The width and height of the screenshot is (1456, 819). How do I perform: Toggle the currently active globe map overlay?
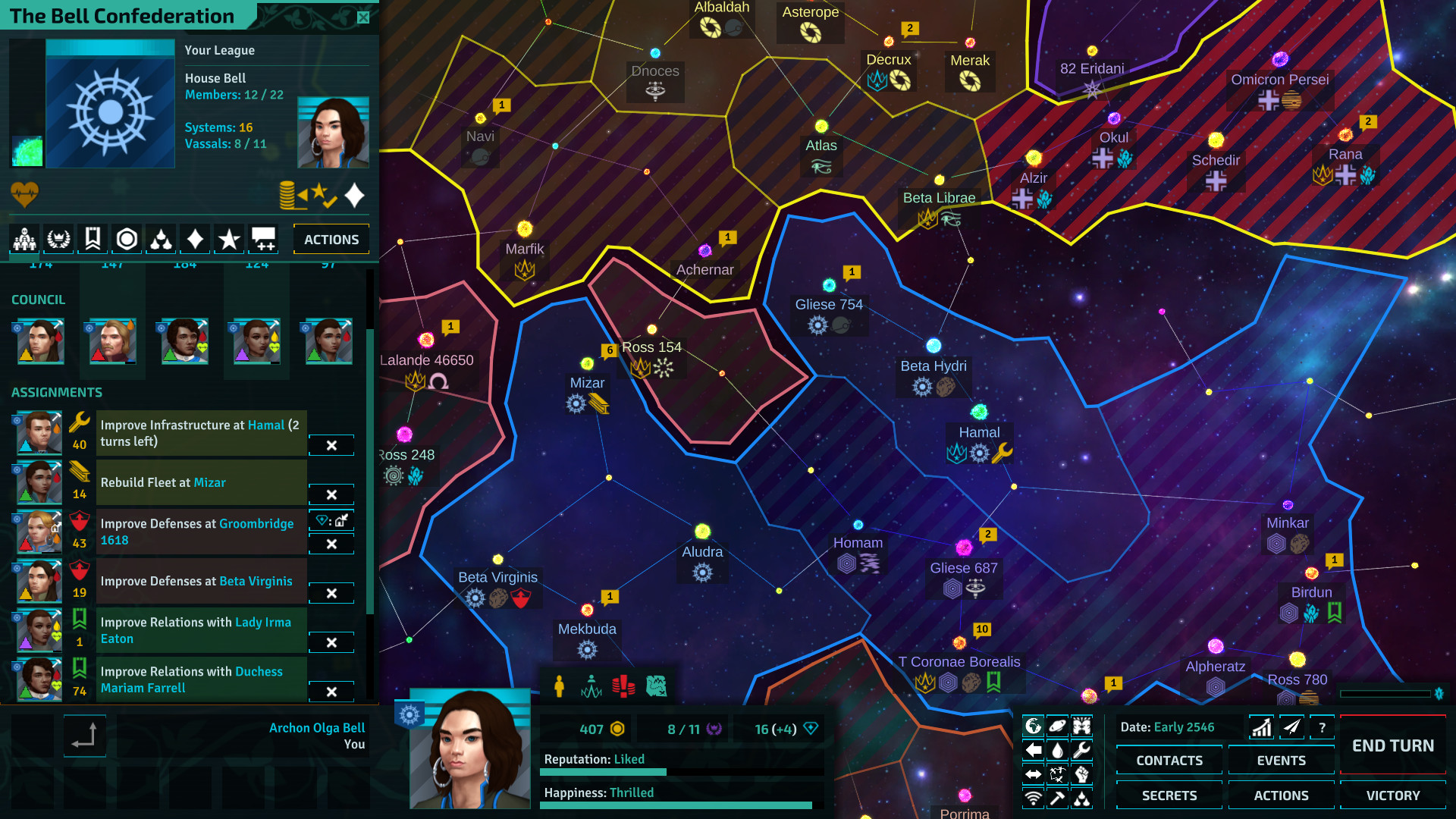click(1033, 724)
